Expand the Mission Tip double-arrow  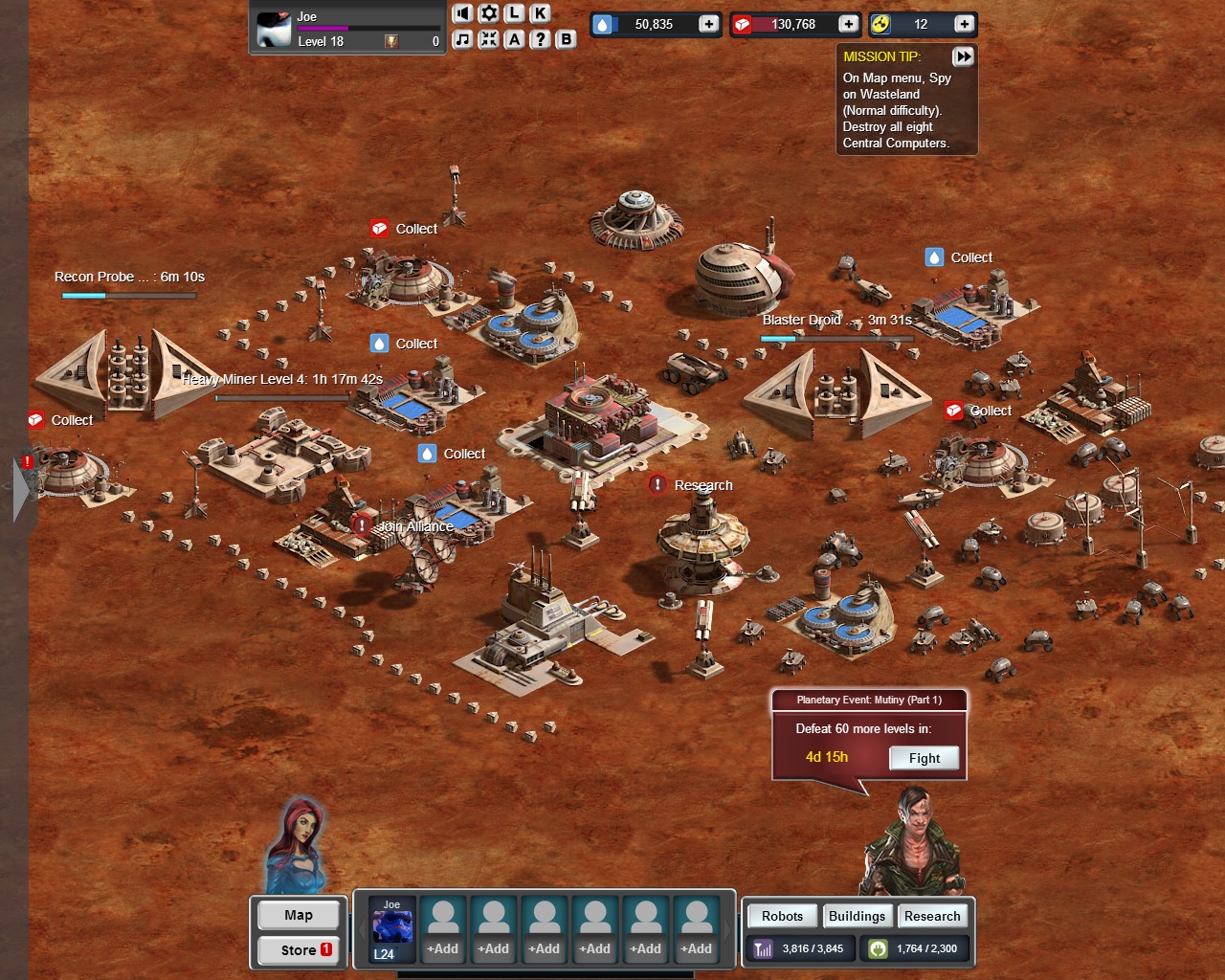(963, 56)
